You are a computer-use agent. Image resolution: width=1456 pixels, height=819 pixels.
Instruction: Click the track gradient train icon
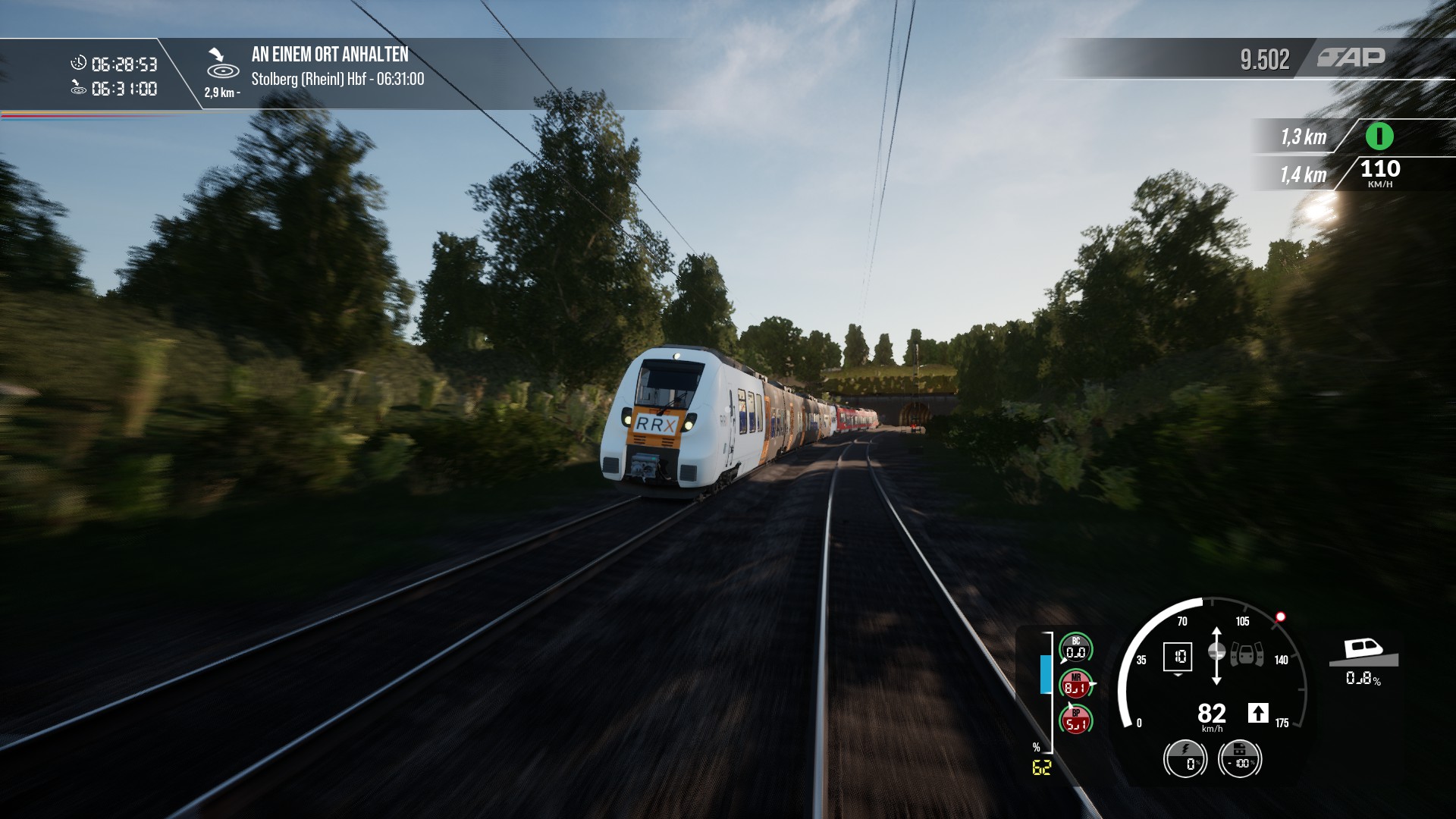point(1363,651)
